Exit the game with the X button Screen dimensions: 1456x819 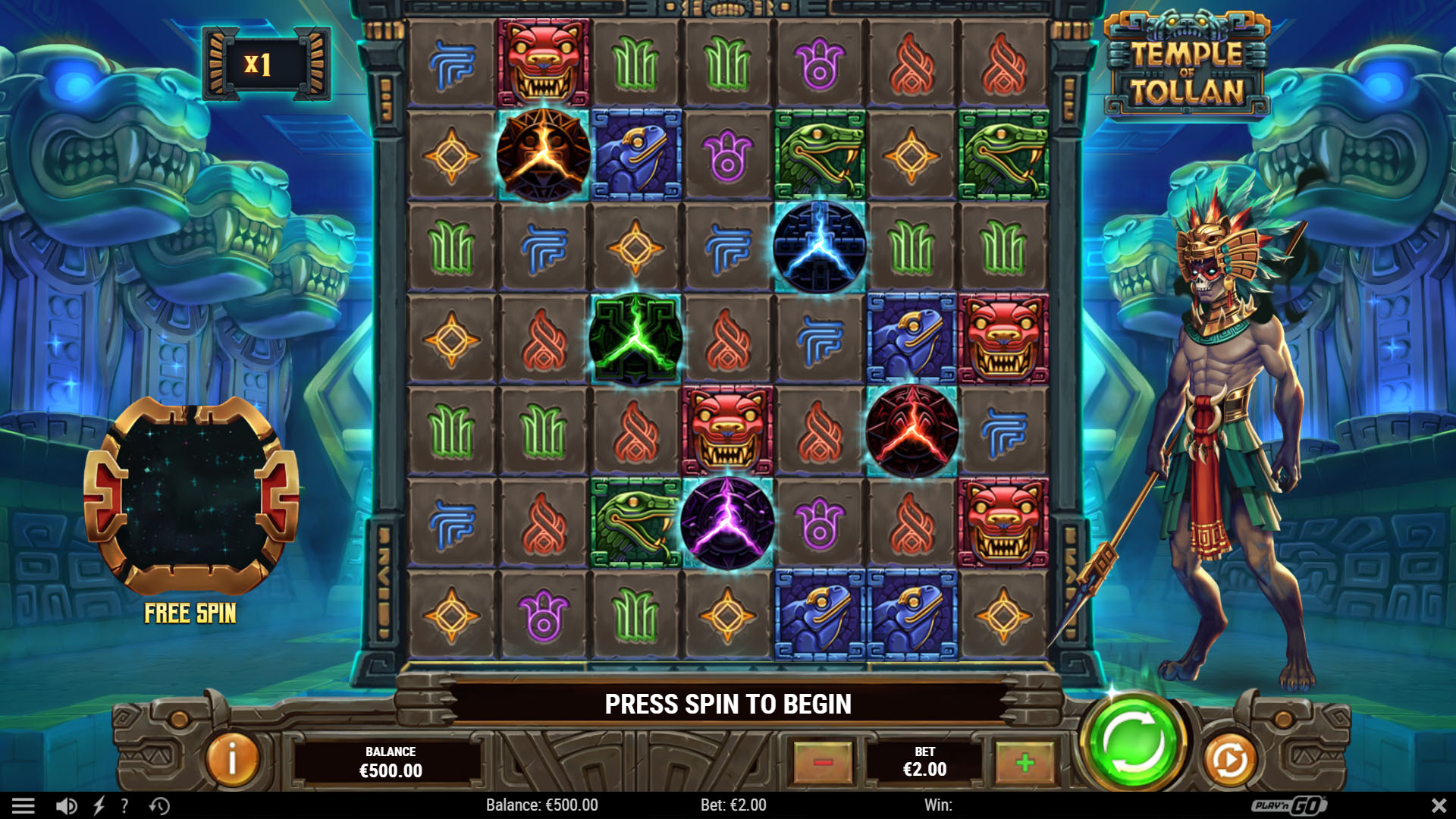tap(1438, 805)
